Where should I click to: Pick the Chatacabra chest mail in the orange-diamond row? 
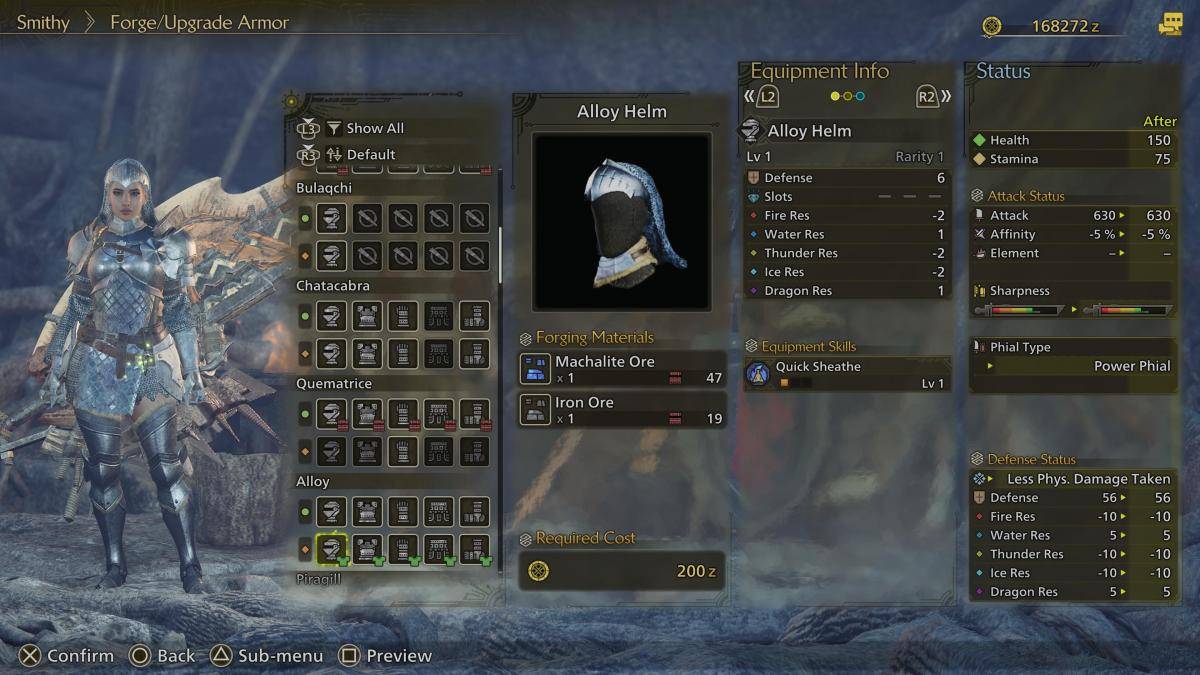[367, 353]
